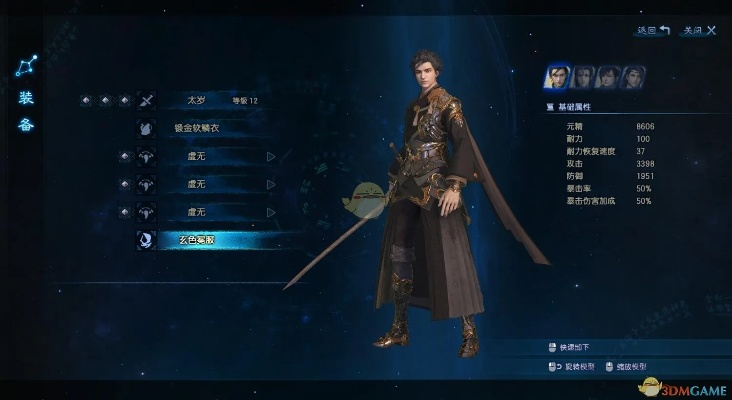Click the sword icon beside 太岁
Viewport: 732px width, 400px height.
point(146,100)
